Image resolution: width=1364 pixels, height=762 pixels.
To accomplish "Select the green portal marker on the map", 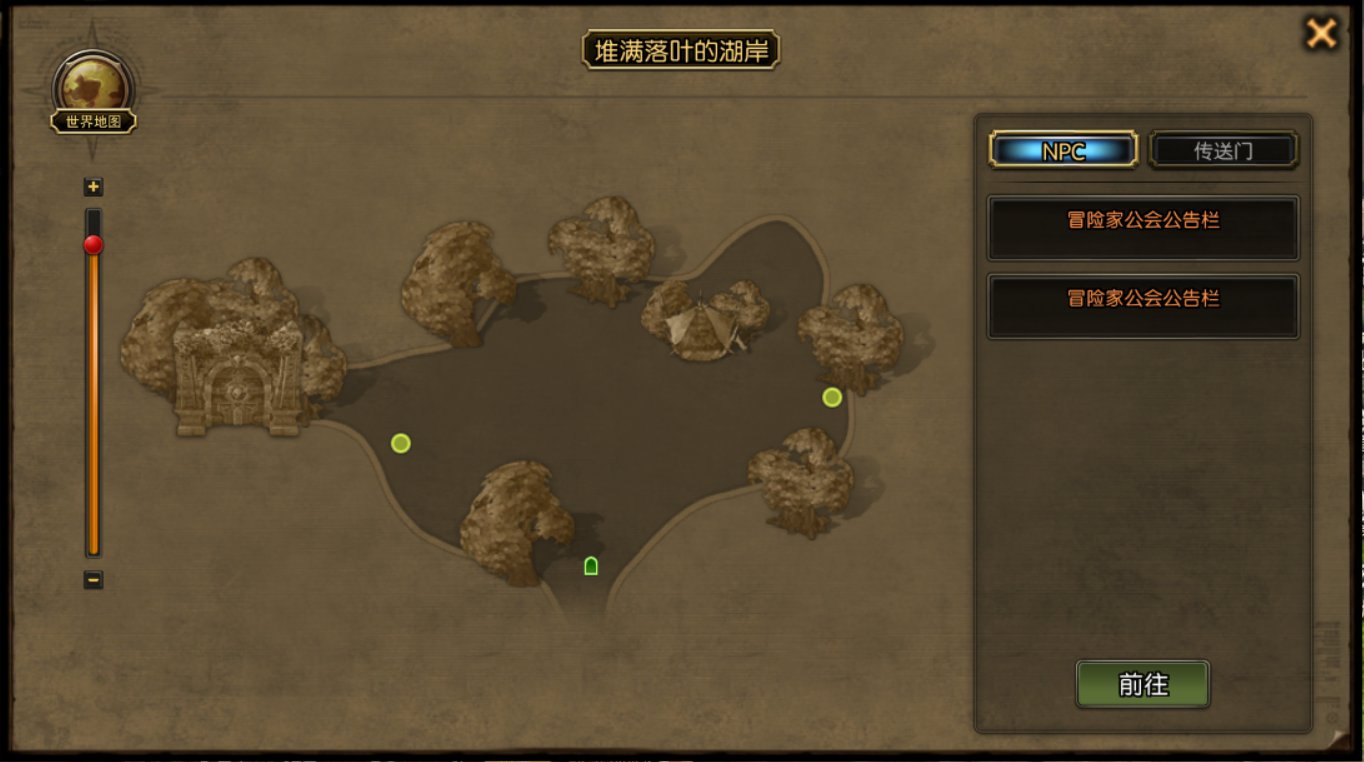I will tap(591, 566).
